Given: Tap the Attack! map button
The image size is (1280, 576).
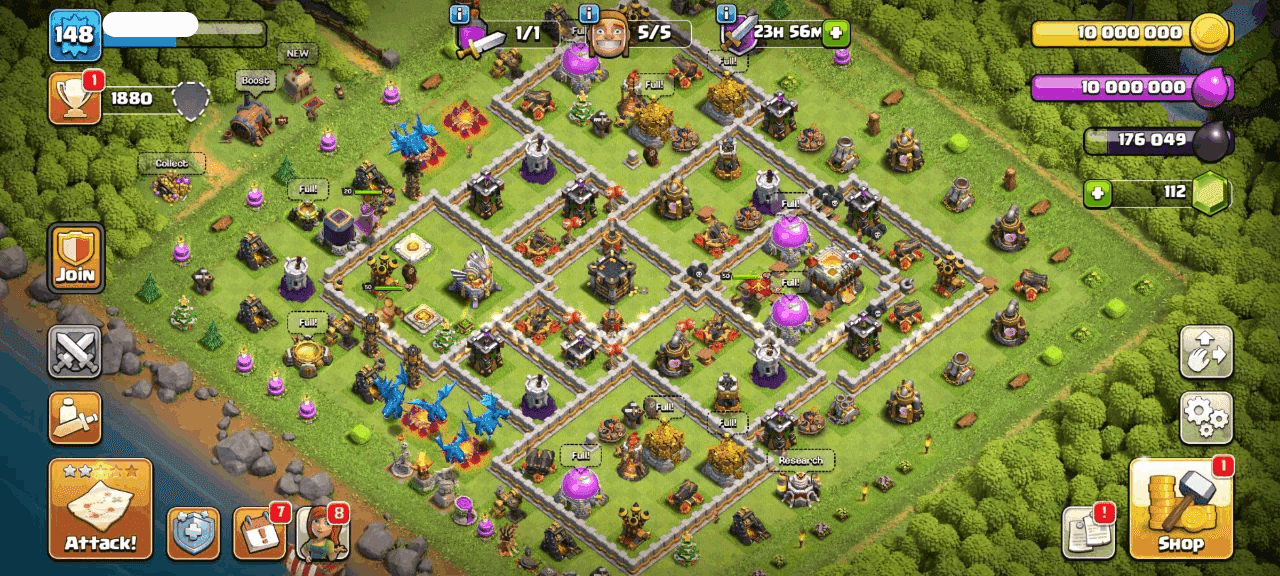Looking at the screenshot, I should (100, 509).
